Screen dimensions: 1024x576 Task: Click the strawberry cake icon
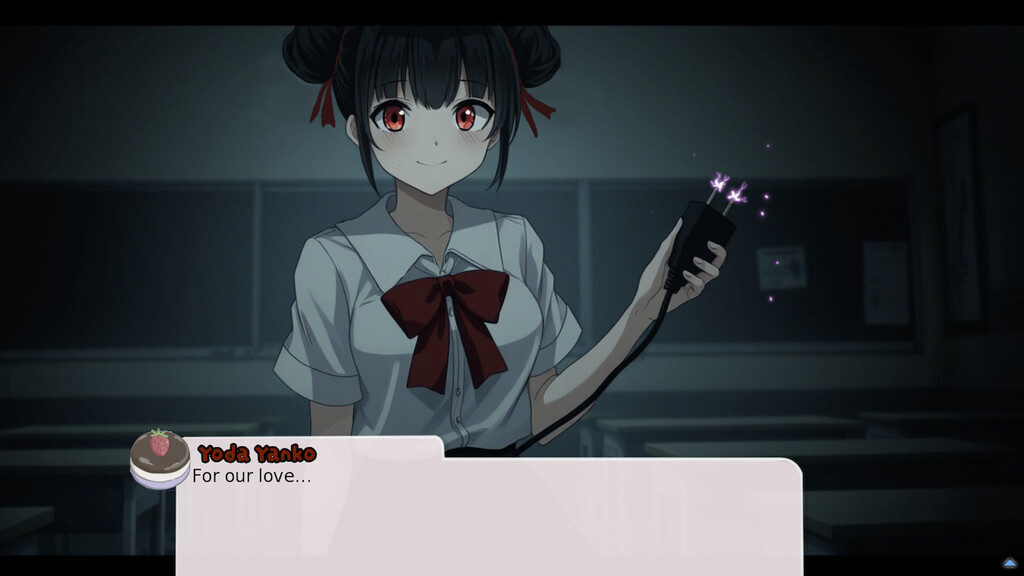click(160, 458)
